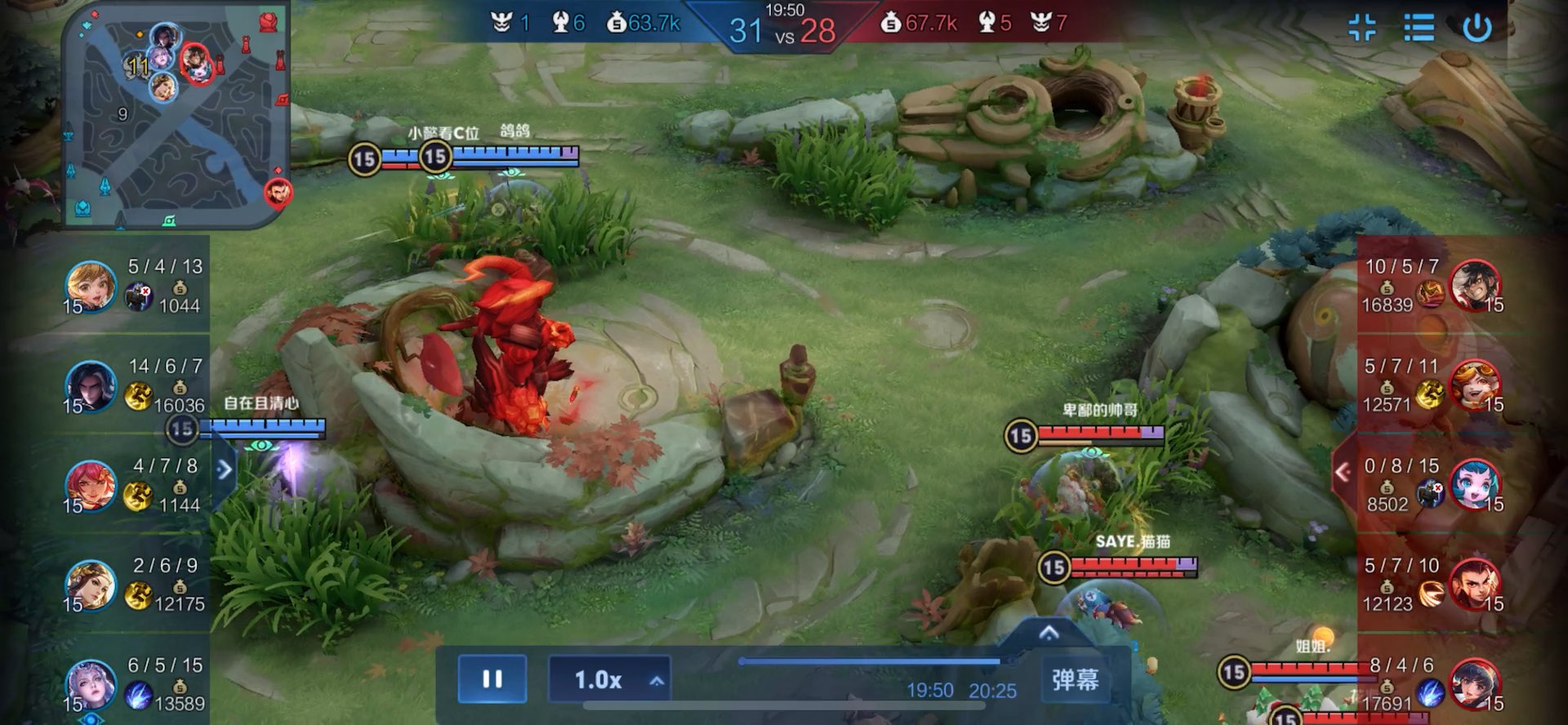
Task: Expand the red team panel arrow
Action: click(x=1343, y=472)
